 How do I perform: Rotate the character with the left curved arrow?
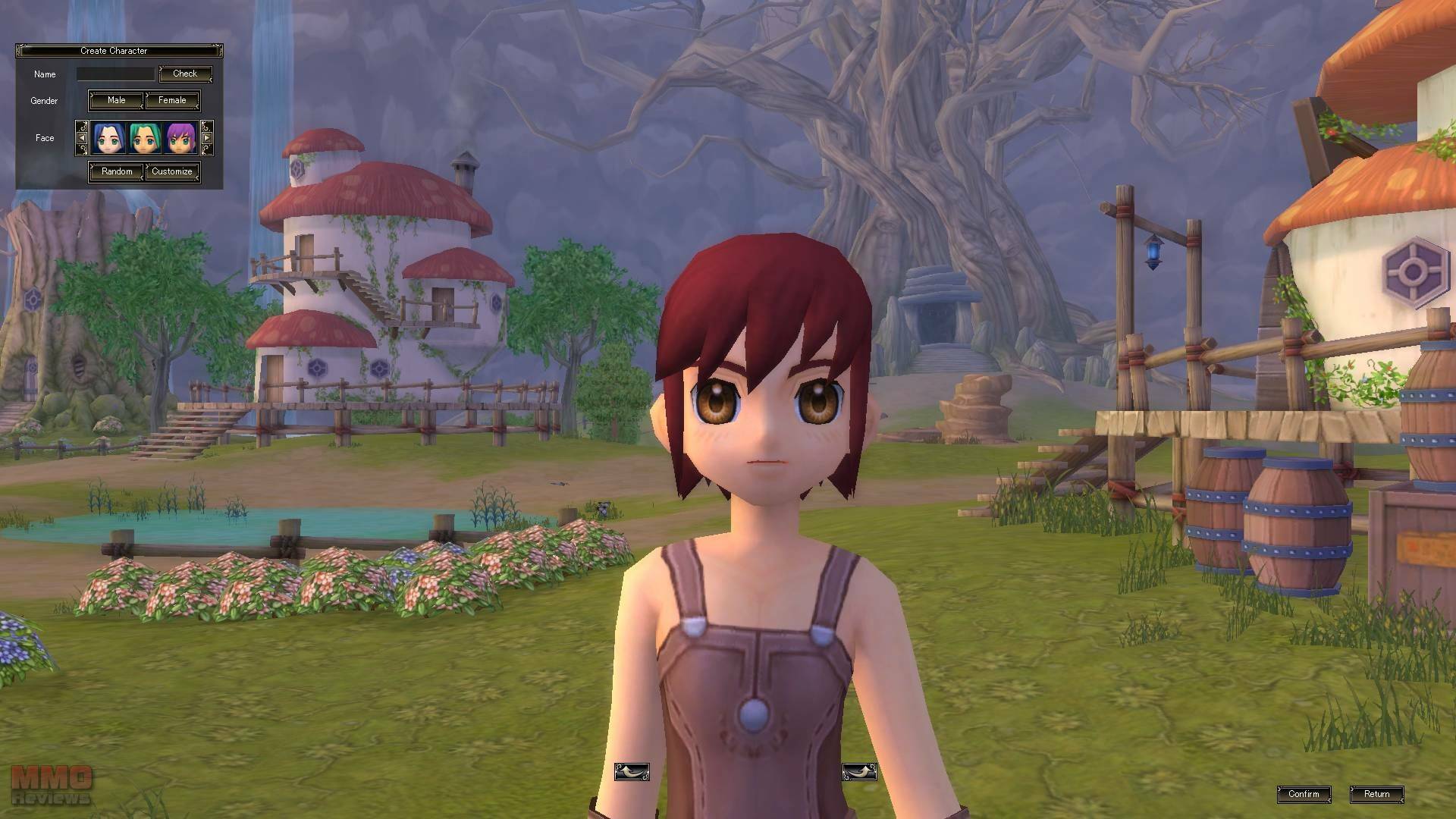(x=632, y=772)
